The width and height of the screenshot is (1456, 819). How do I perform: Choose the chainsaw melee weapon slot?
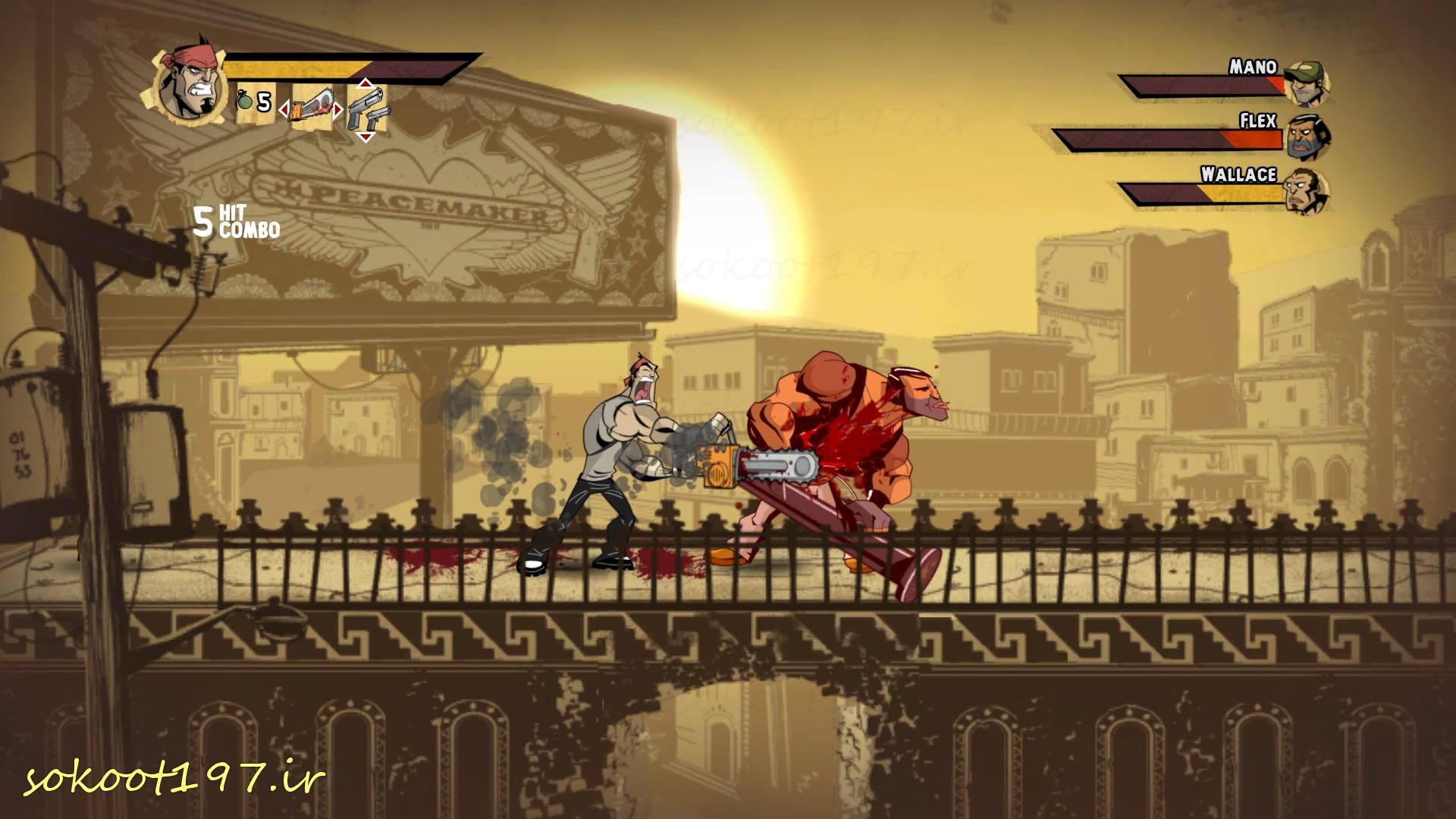pos(311,108)
